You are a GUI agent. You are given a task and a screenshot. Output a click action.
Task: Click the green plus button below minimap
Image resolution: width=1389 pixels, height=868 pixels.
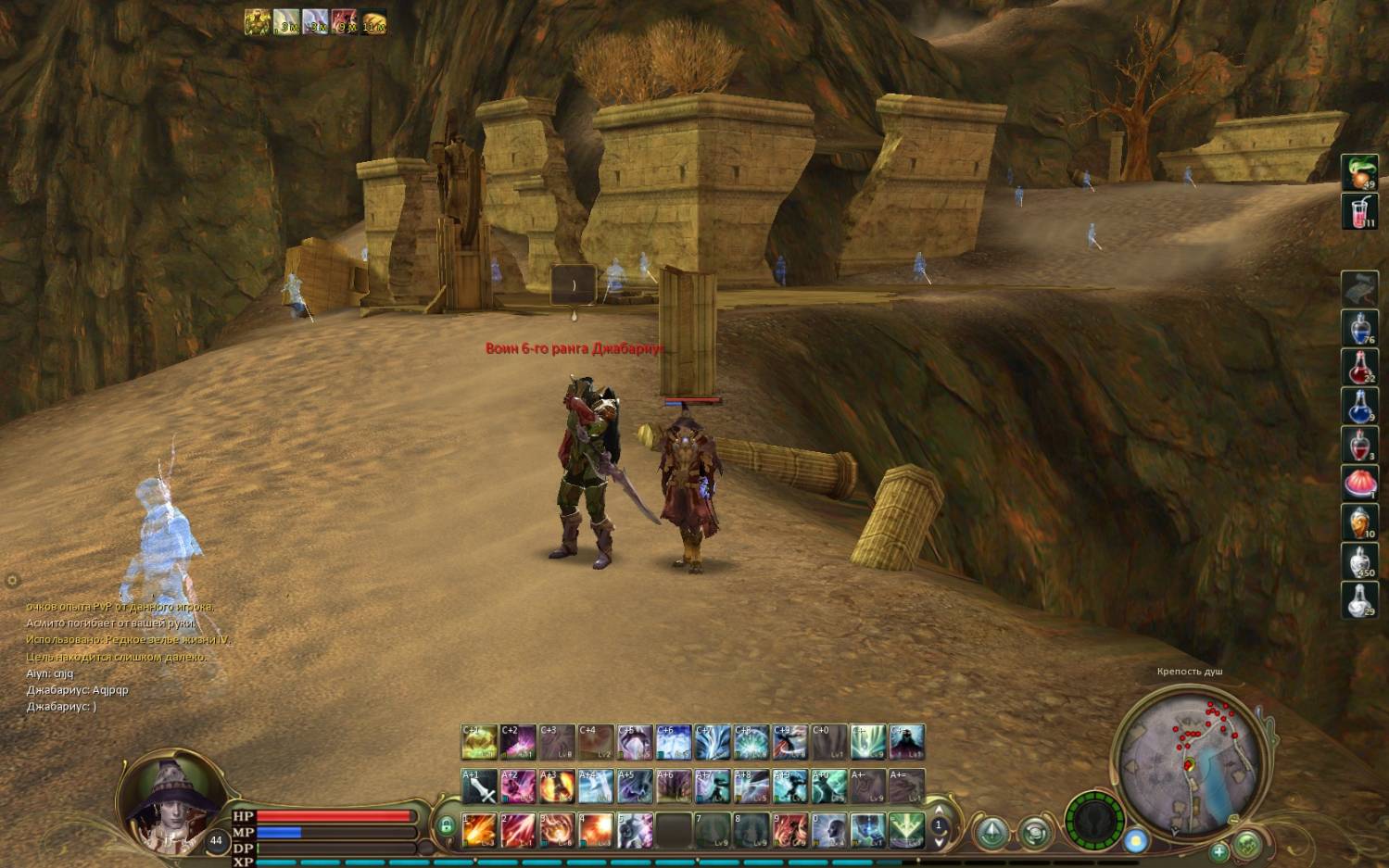tap(1219, 851)
